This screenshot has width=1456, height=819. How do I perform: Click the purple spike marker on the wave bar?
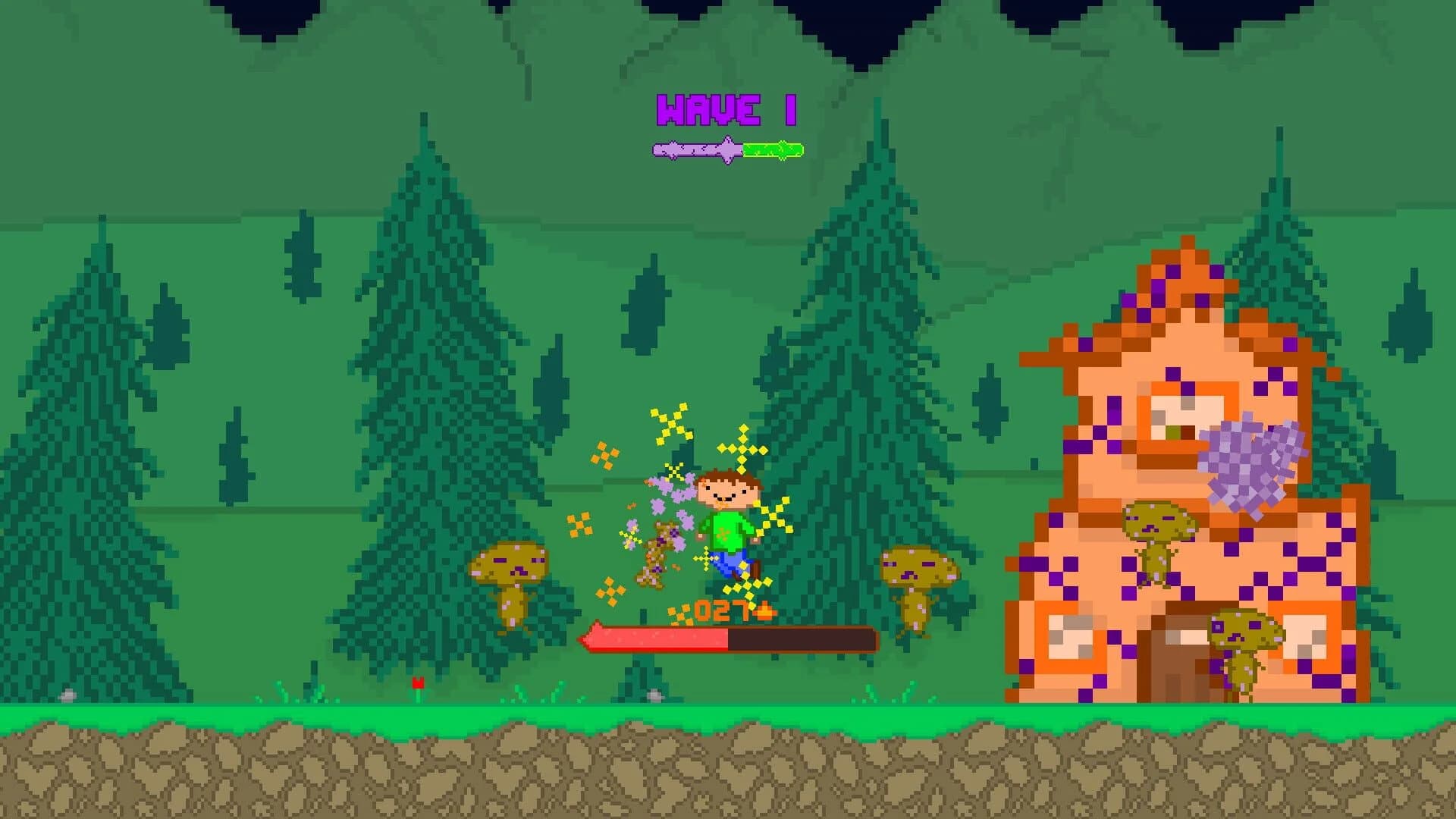pyautogui.click(x=726, y=148)
